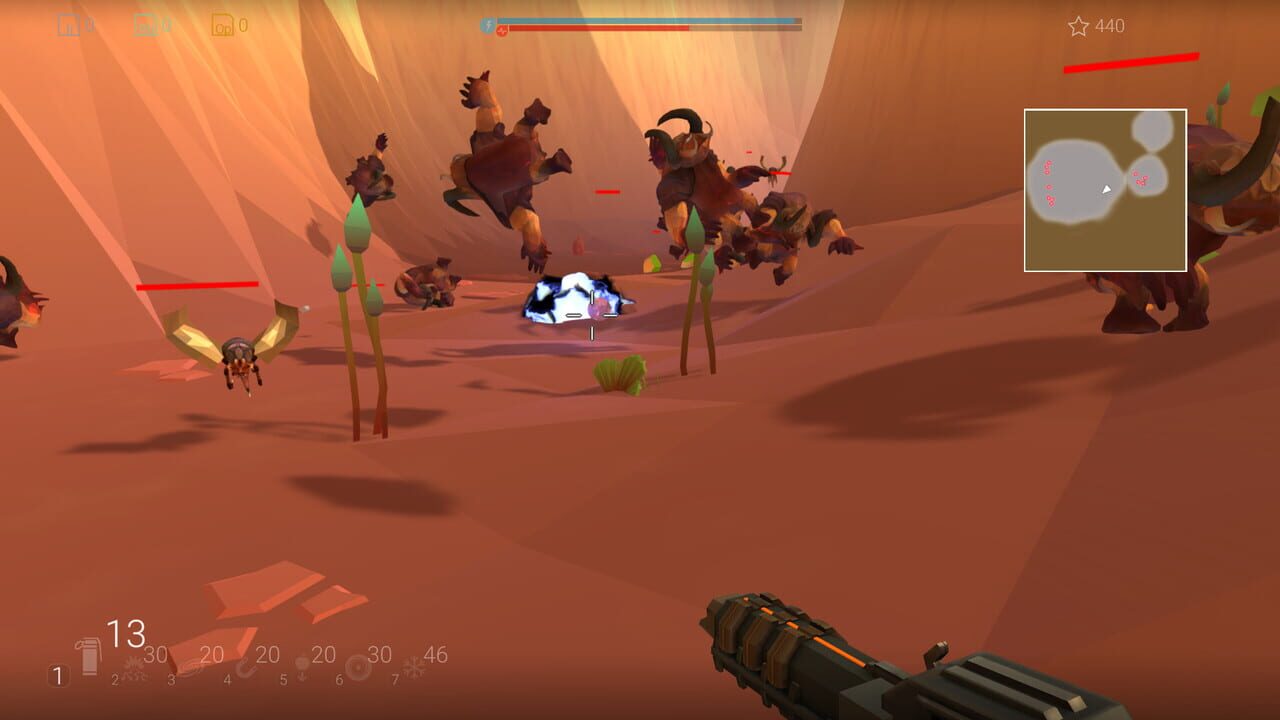Click the slot 1 number badge
The image size is (1280, 720).
pos(58,674)
